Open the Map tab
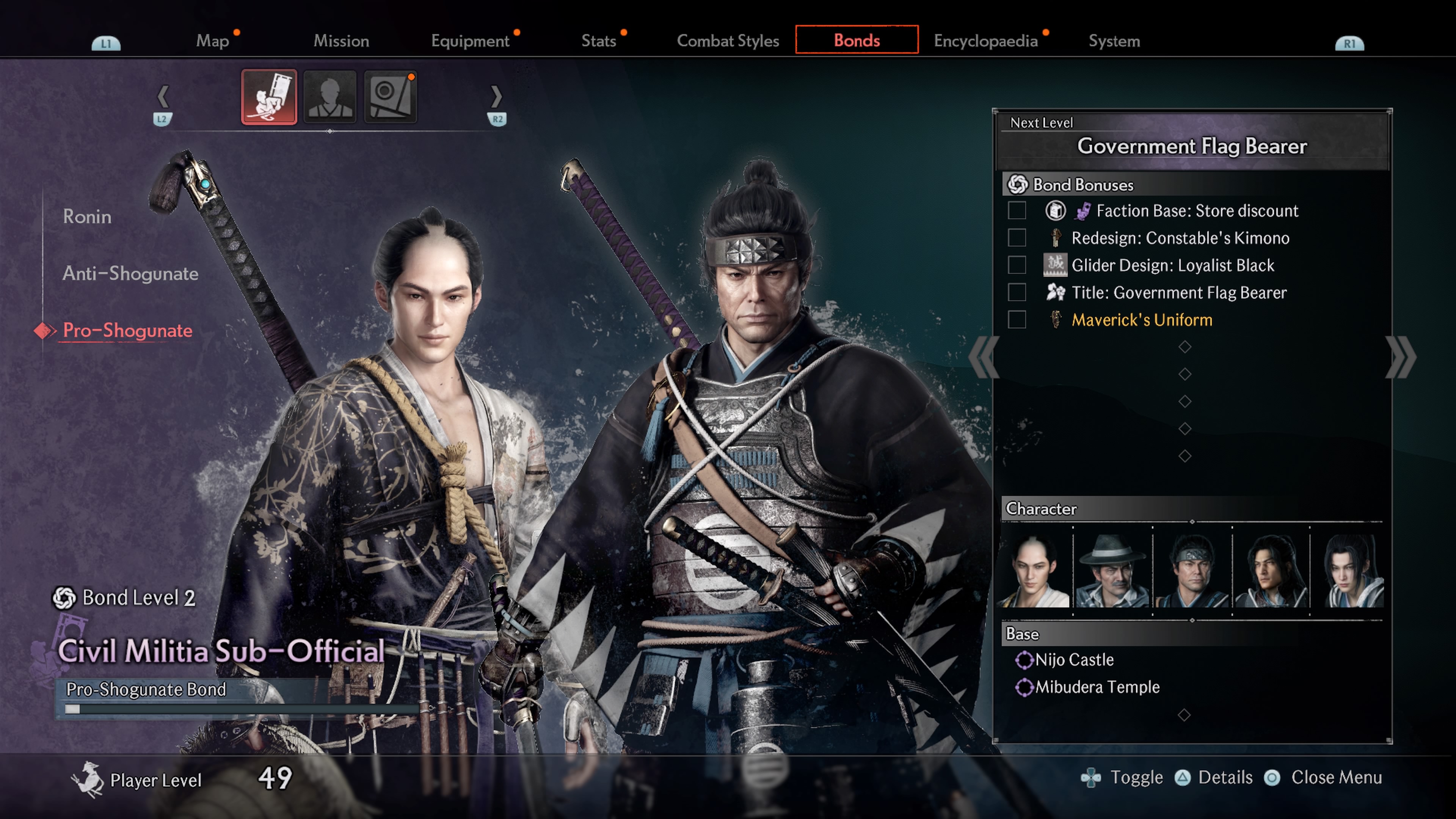Image resolution: width=1456 pixels, height=819 pixels. pyautogui.click(x=212, y=41)
